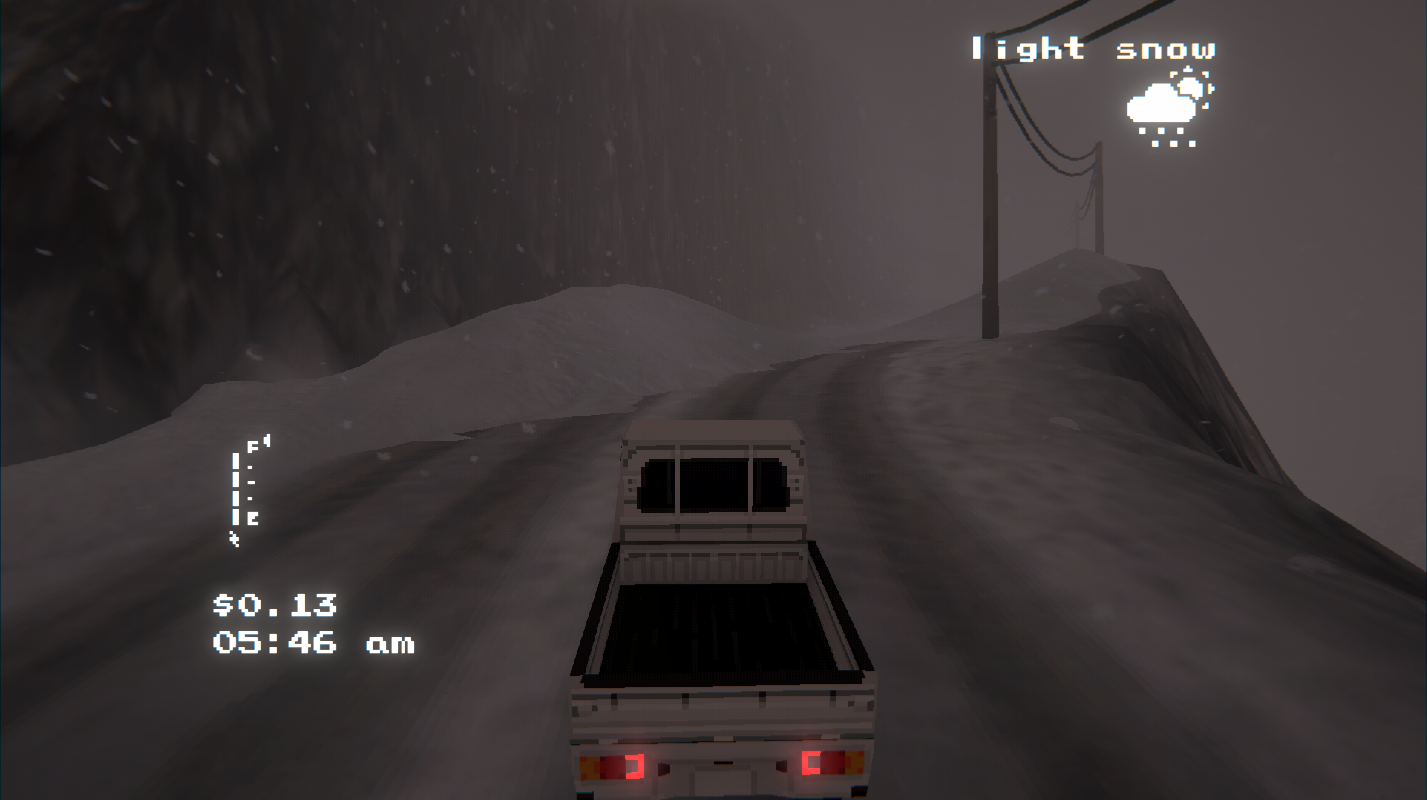
Task: Click the E marker at the gear gauge bottom
Action: click(252, 517)
